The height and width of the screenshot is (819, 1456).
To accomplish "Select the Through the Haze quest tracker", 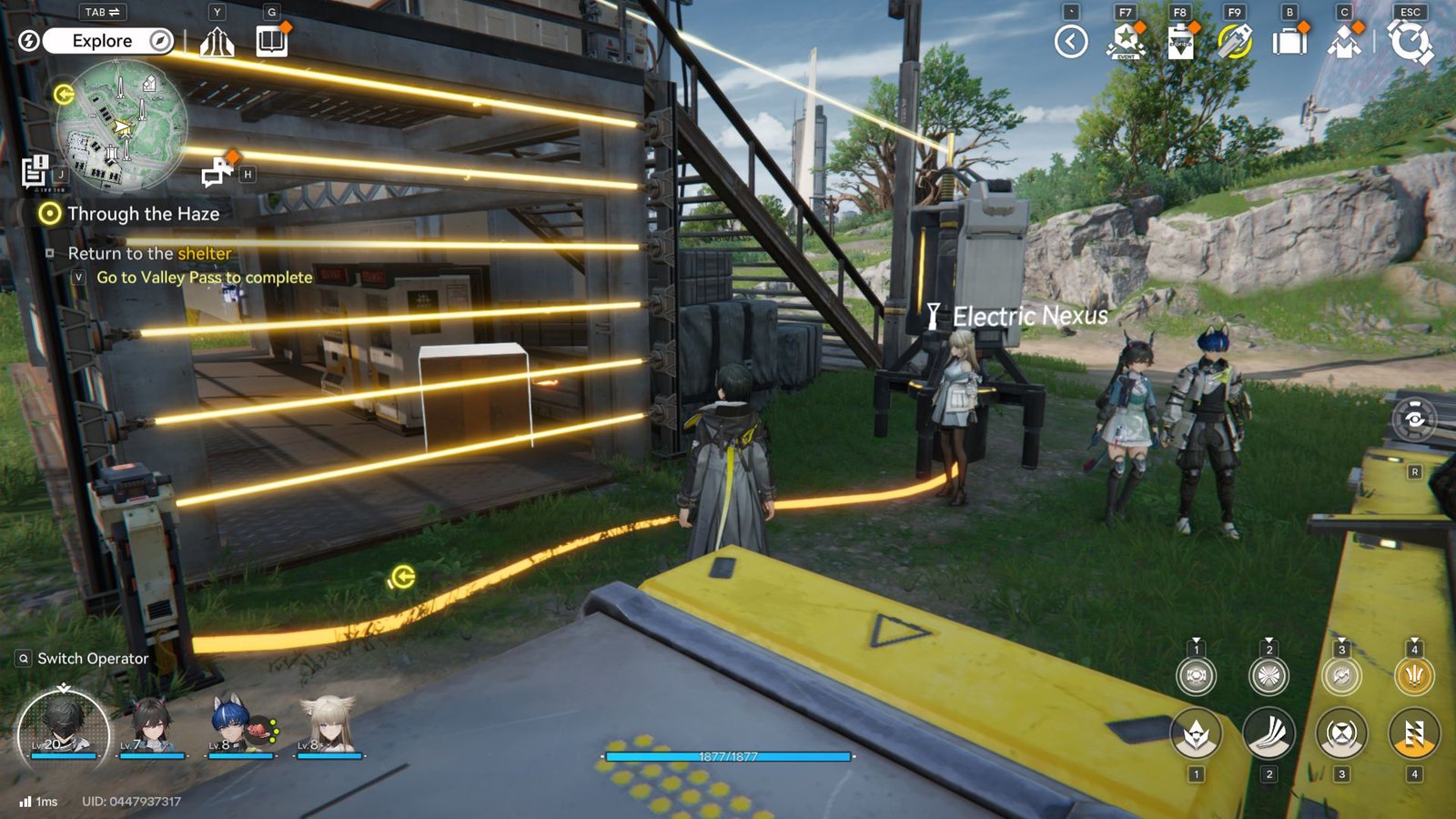I will (x=142, y=214).
